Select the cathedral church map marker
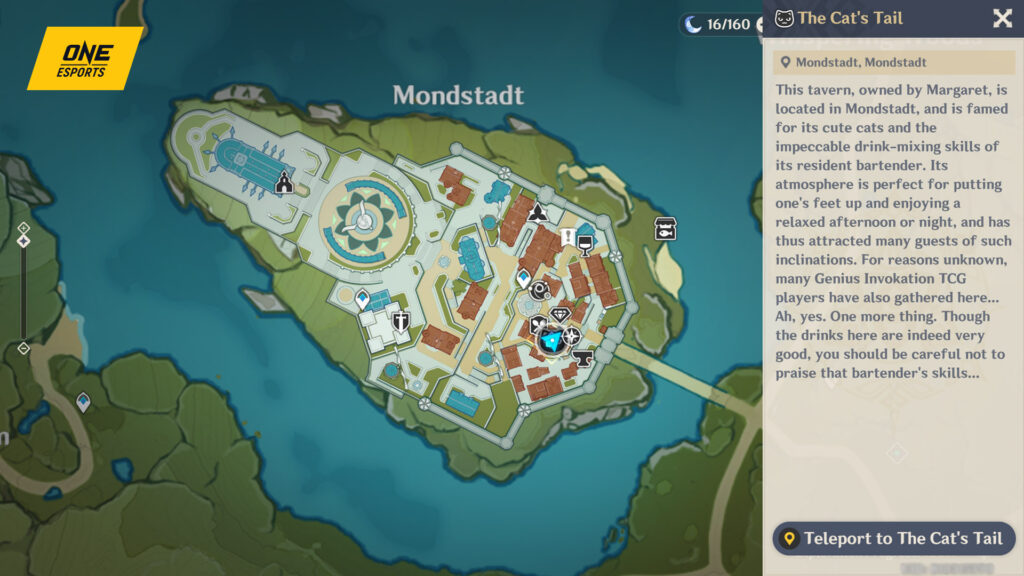This screenshot has width=1024, height=576. [284, 183]
